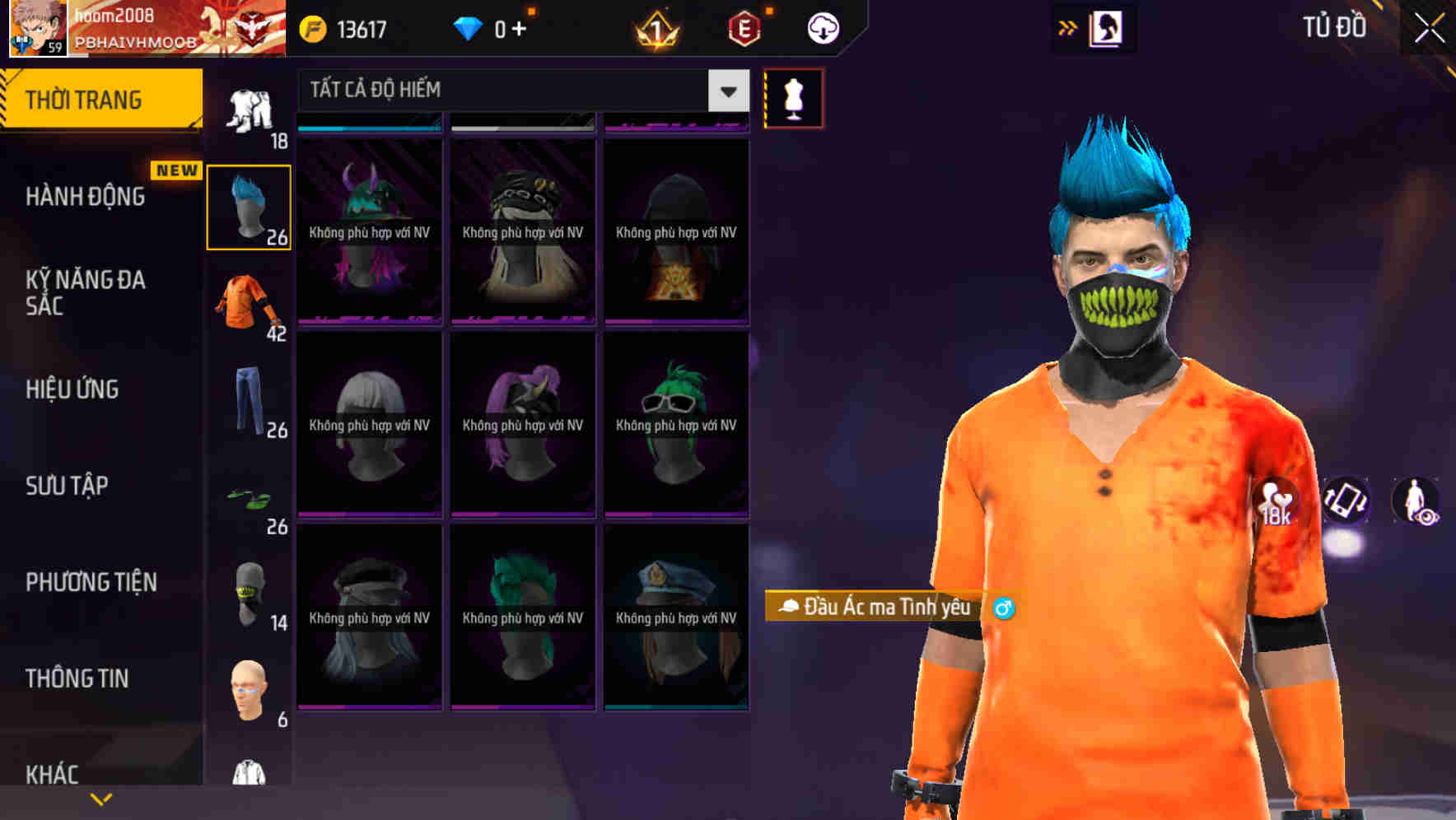
Task: Click the yellow chevron below KHÁC
Action: (100, 800)
